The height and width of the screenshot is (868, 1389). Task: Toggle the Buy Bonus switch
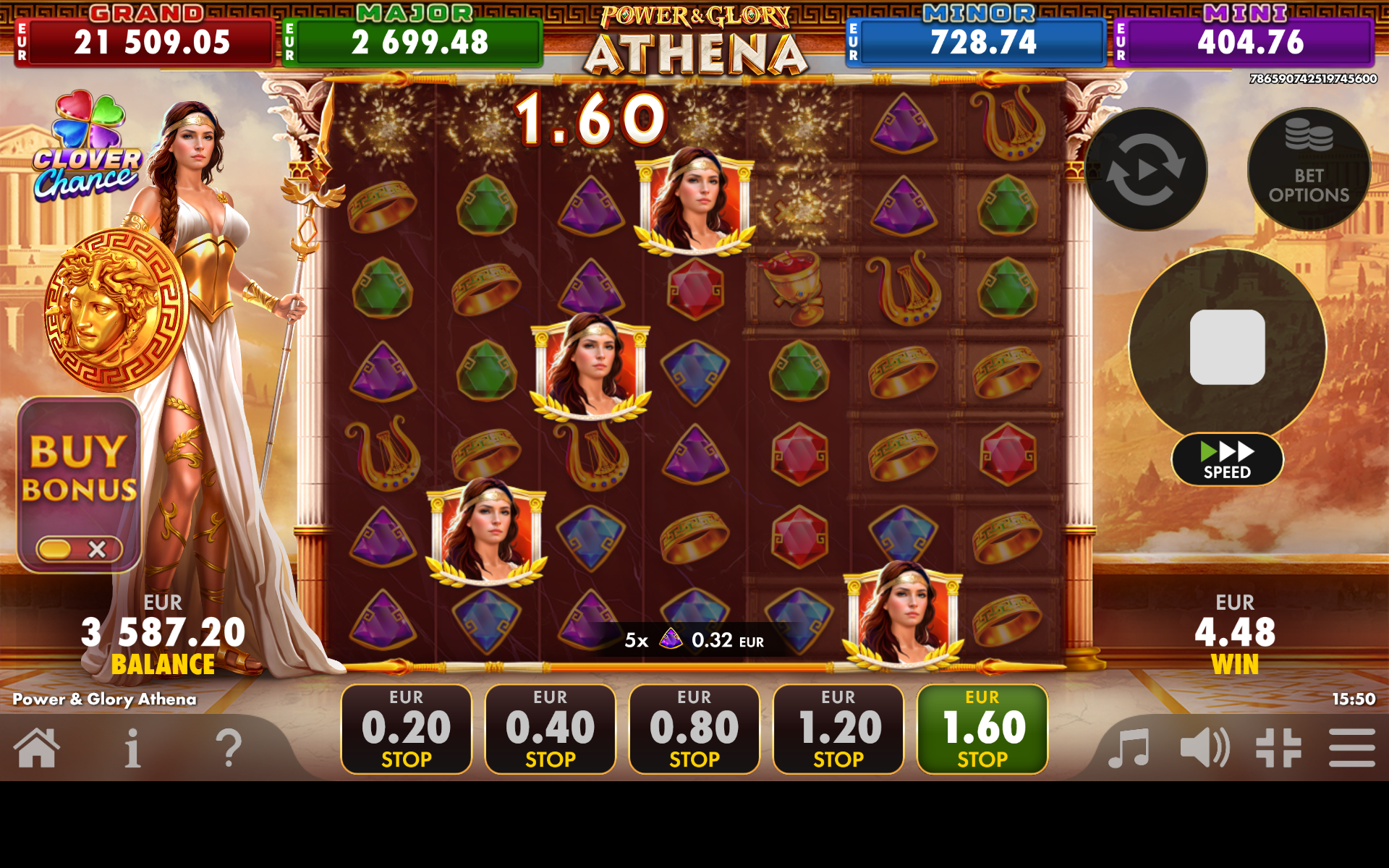point(79,549)
